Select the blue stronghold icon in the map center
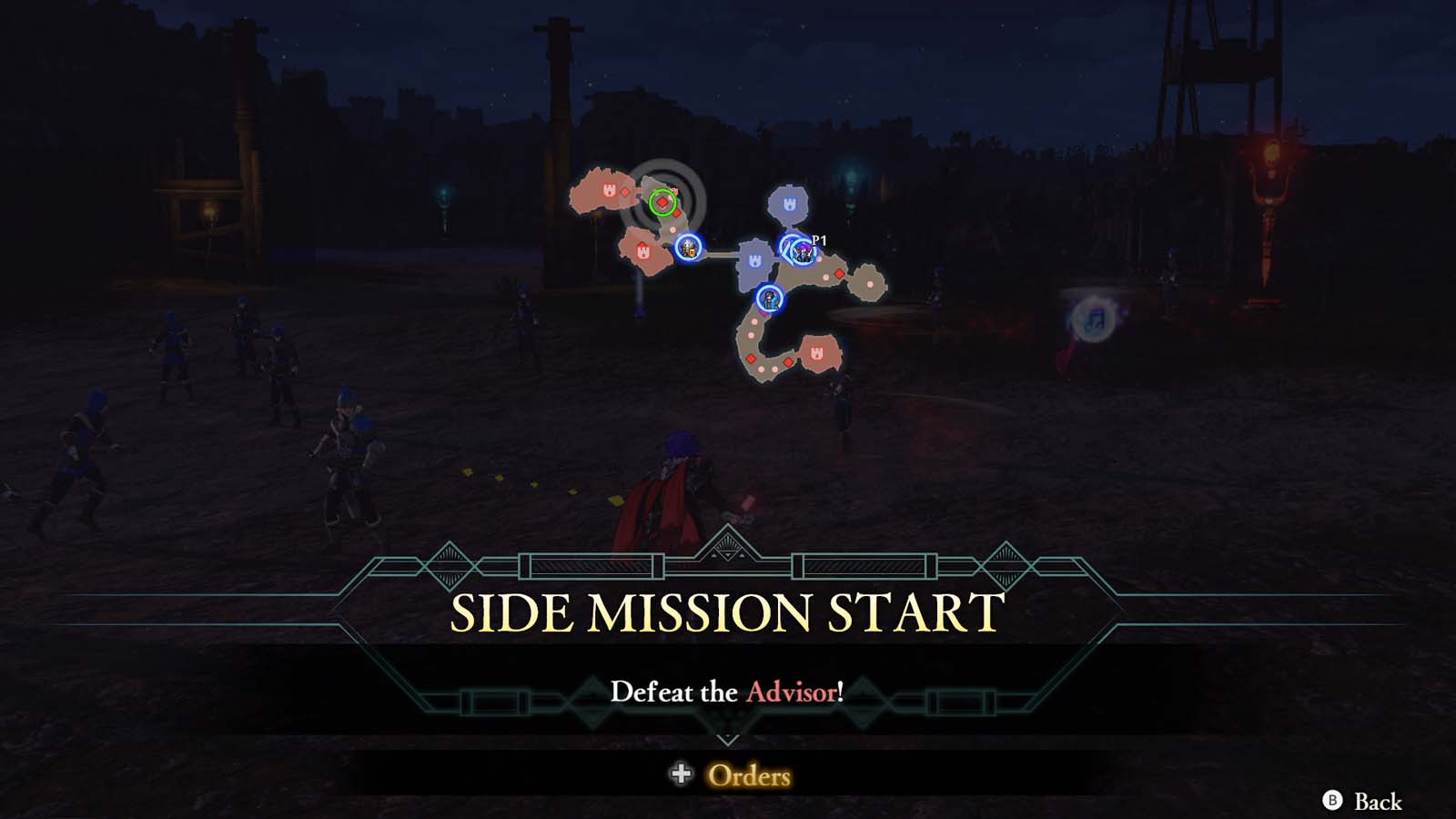 coord(755,260)
